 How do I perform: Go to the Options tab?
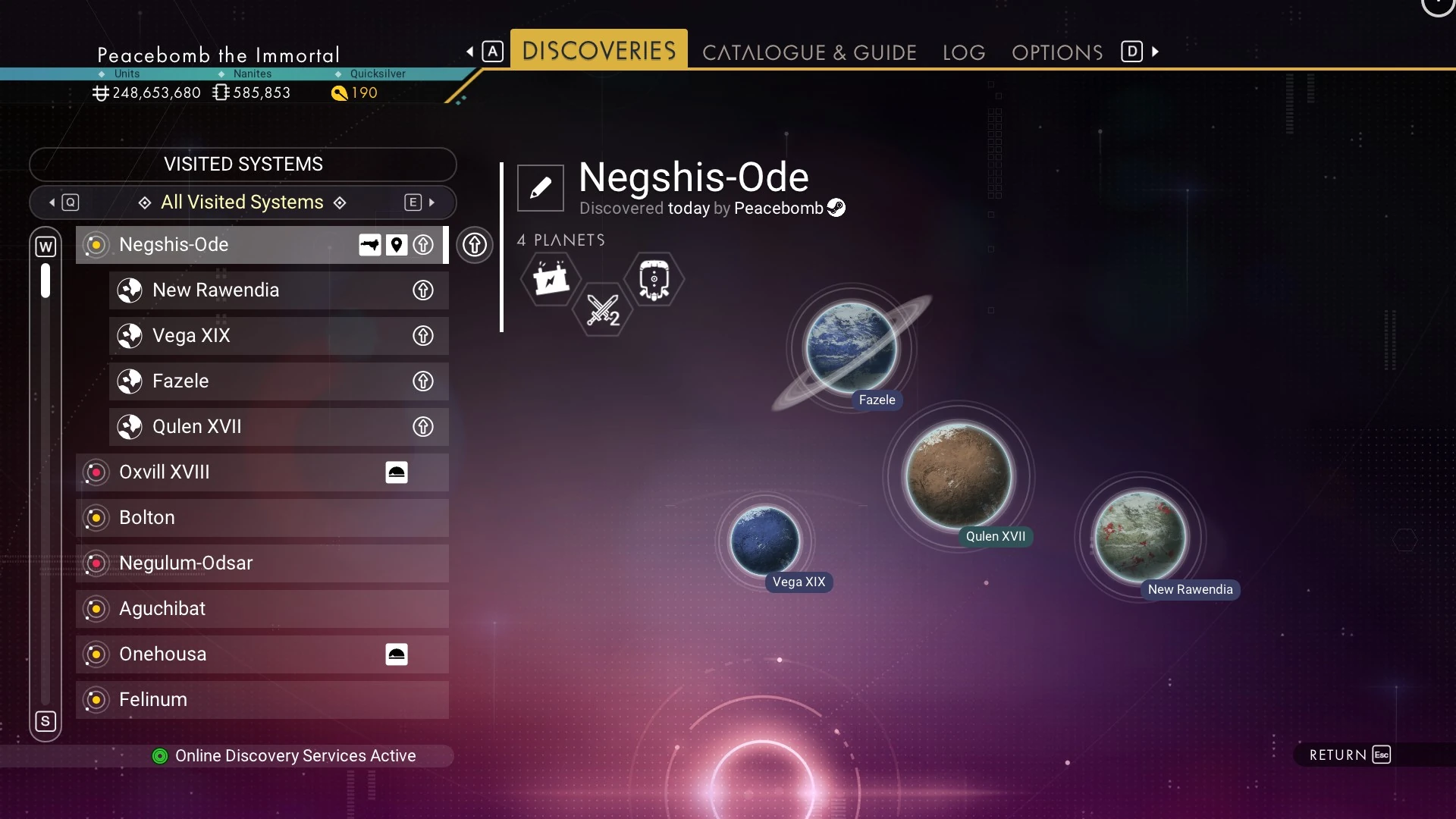(1057, 52)
